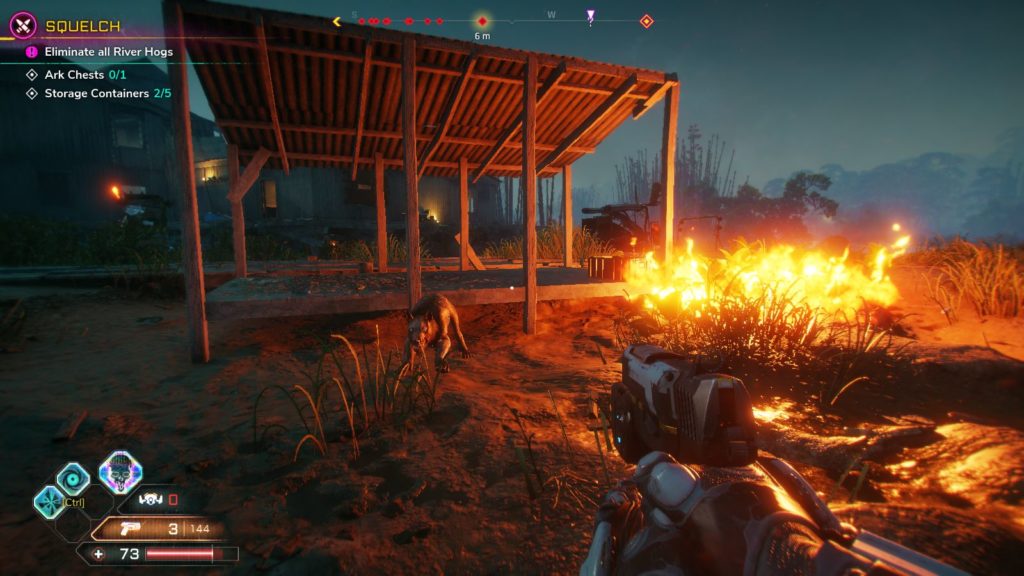Click the purple lightning marker on compass
This screenshot has height=576, width=1024.
click(591, 17)
